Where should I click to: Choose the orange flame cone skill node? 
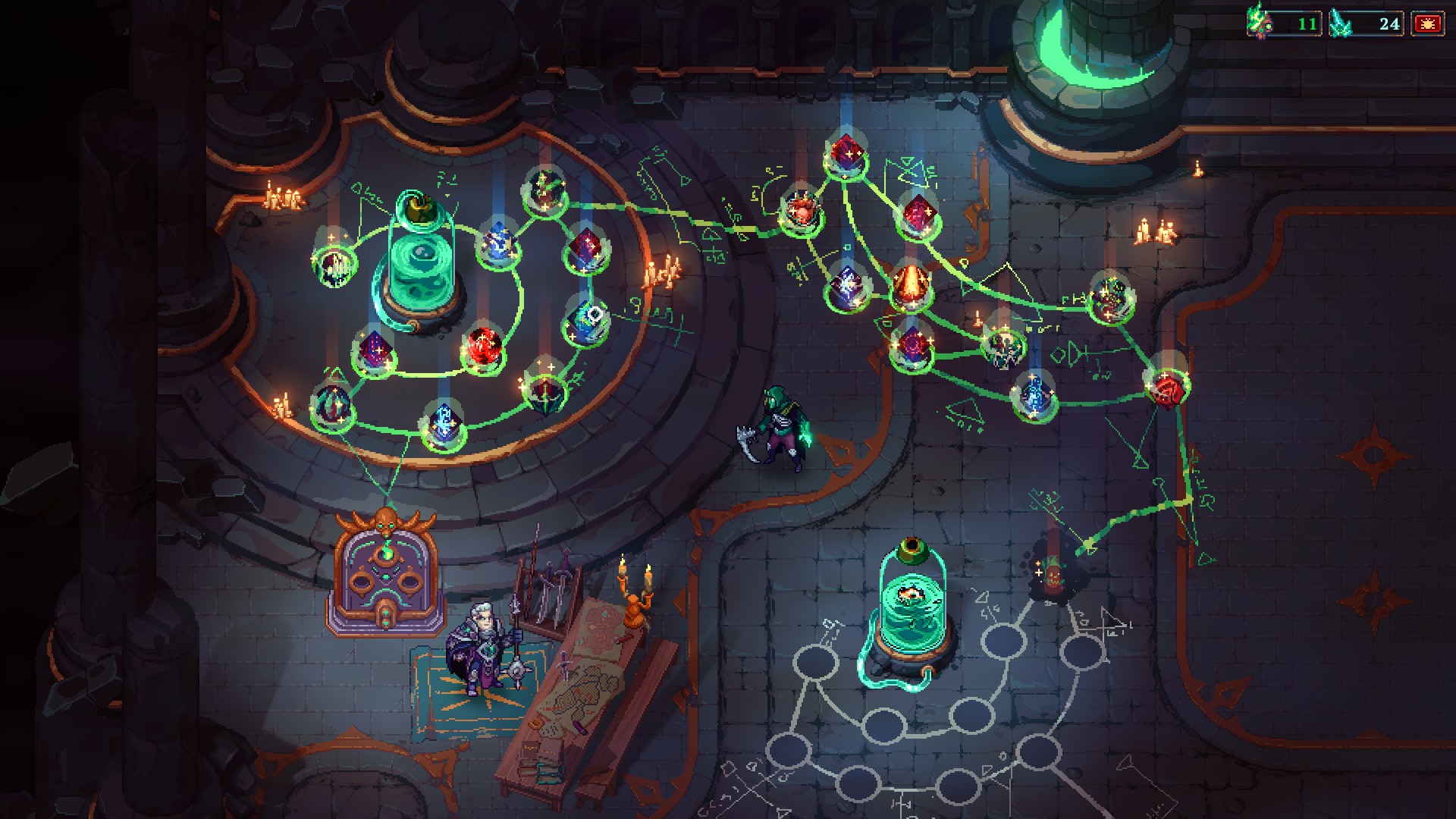click(x=908, y=285)
